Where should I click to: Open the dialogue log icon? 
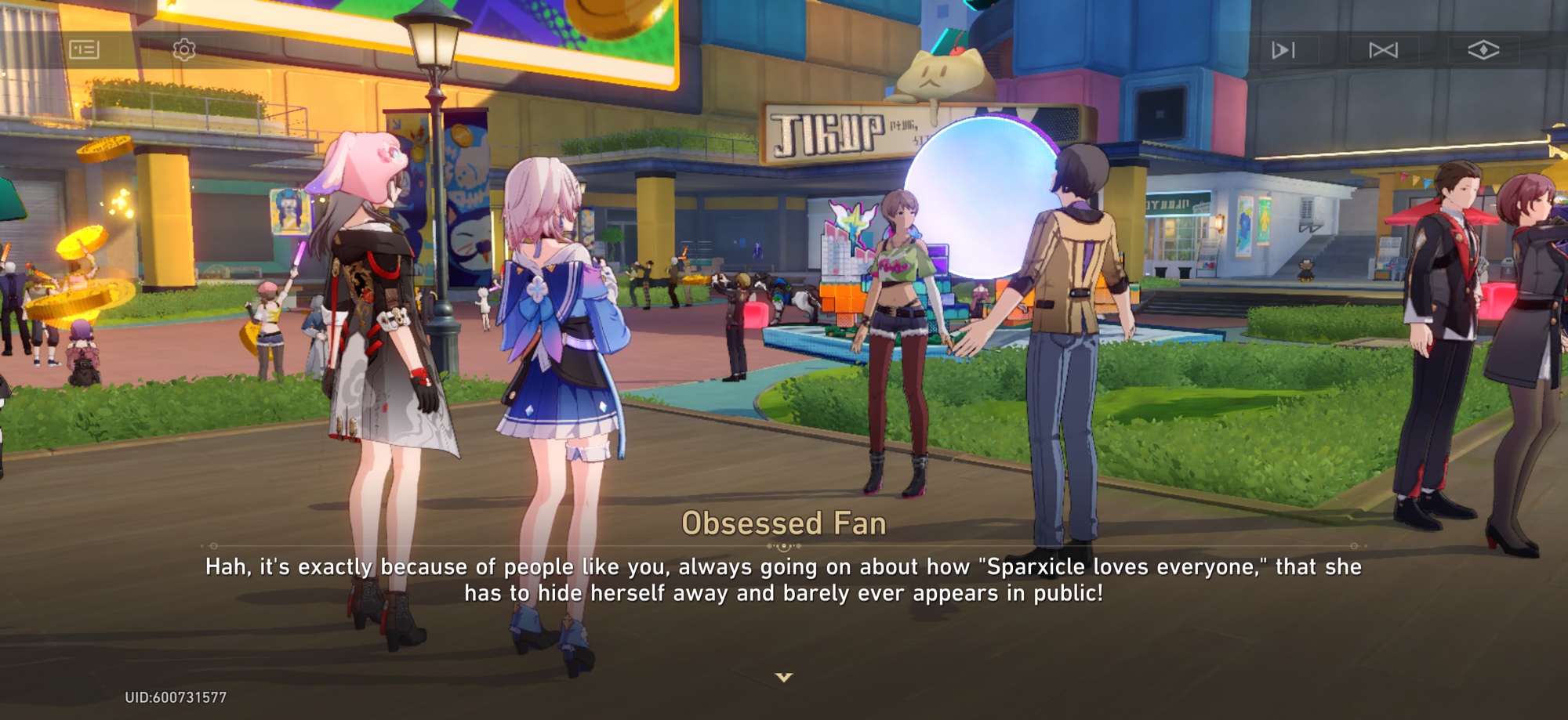[84, 50]
